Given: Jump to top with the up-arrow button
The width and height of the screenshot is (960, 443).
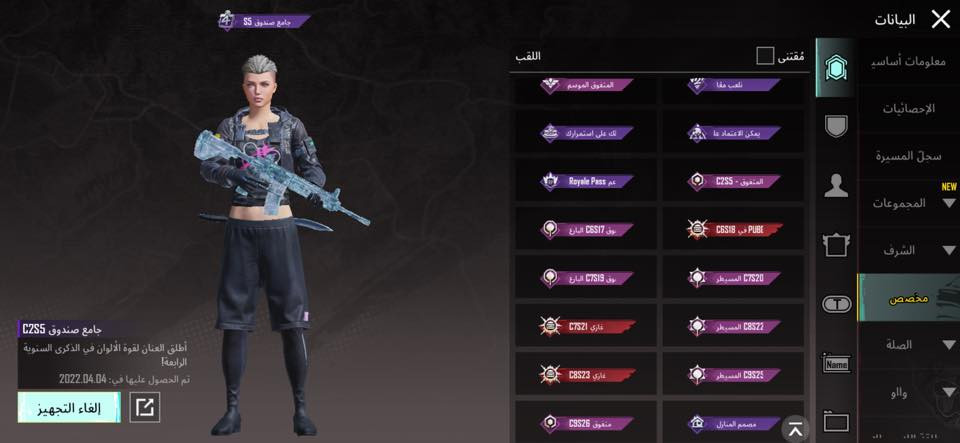Looking at the screenshot, I should pyautogui.click(x=794, y=429).
